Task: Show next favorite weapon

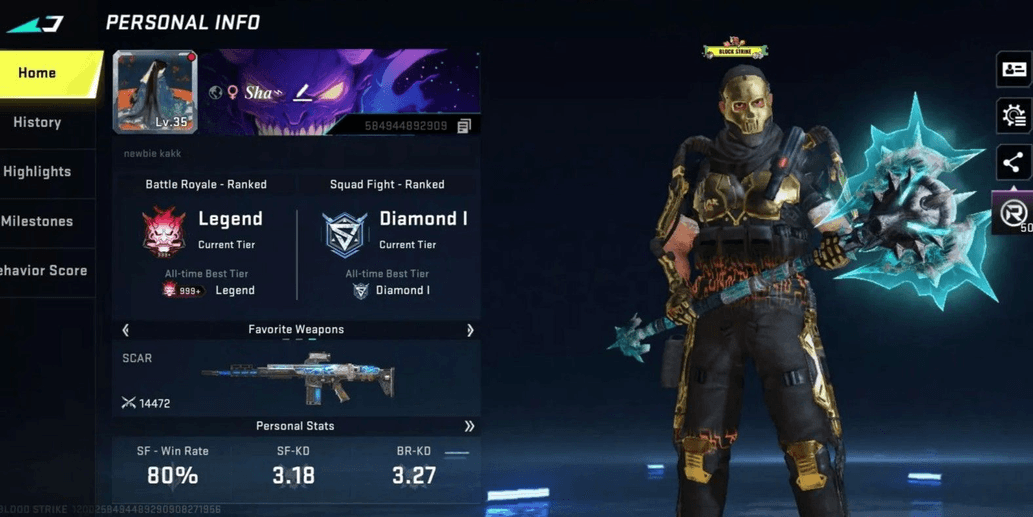Action: pyautogui.click(x=470, y=330)
